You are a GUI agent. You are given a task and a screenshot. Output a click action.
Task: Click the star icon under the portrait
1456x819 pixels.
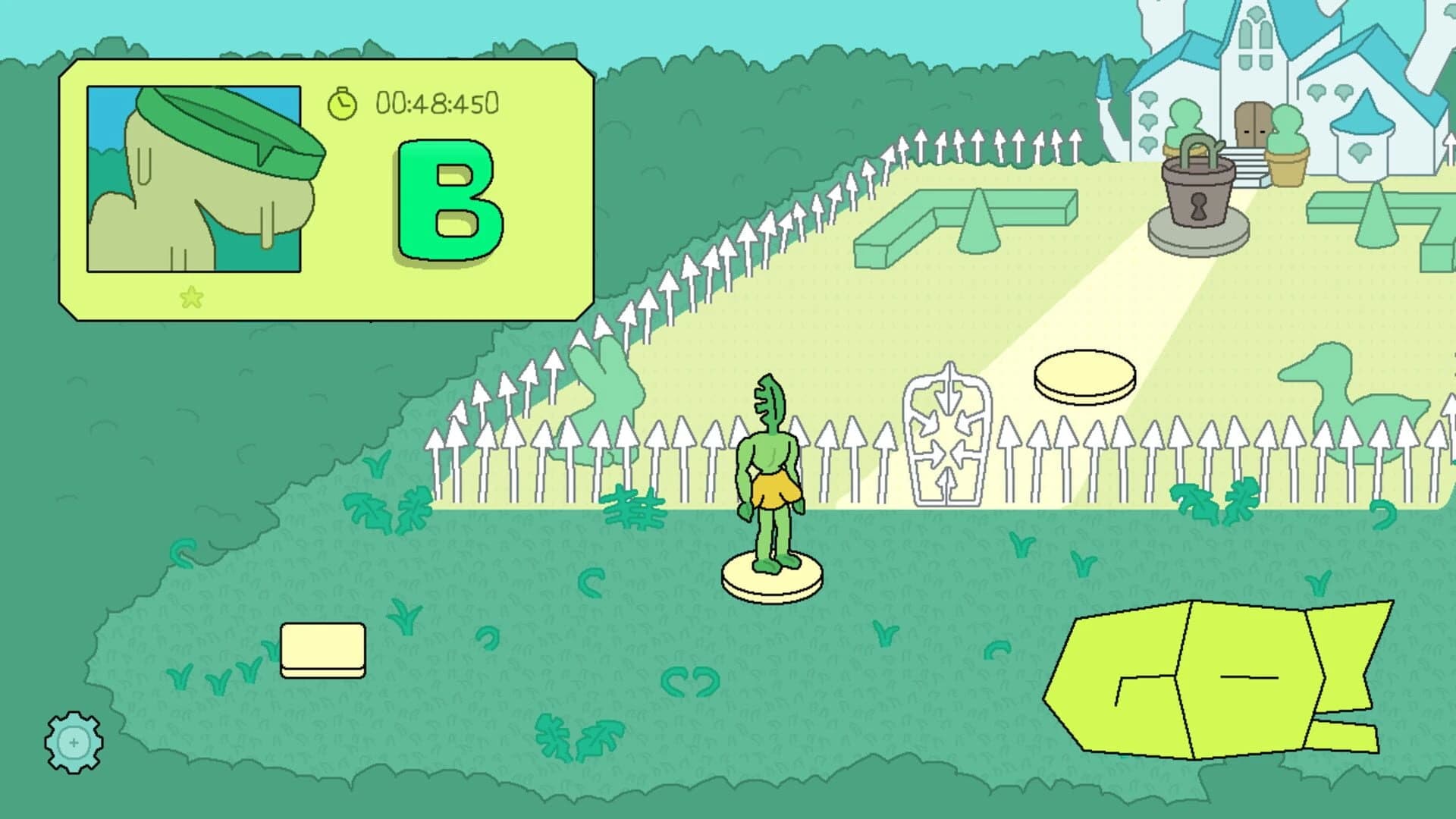point(192,296)
